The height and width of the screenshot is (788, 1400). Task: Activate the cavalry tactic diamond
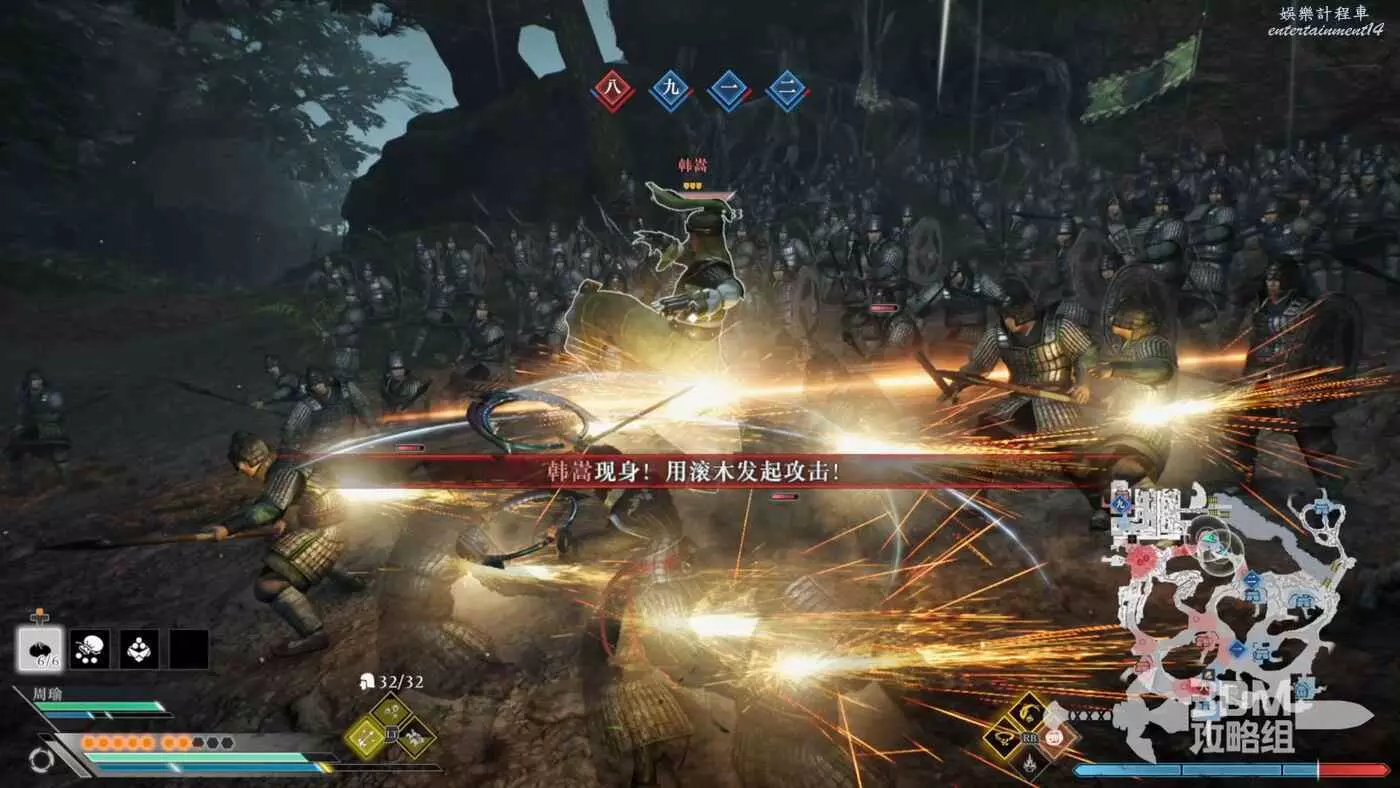(x=416, y=738)
